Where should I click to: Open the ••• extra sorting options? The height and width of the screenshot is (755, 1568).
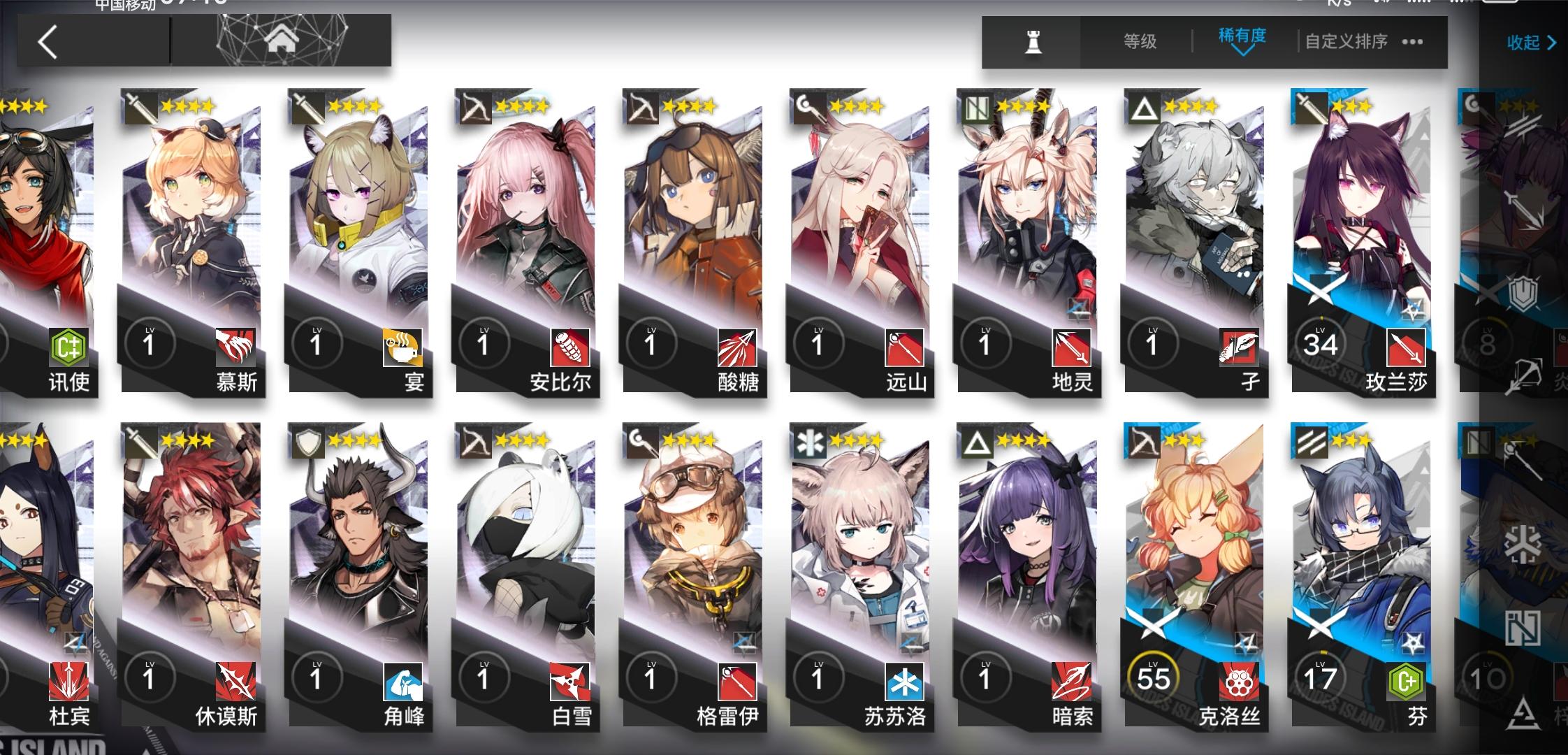pos(1412,41)
